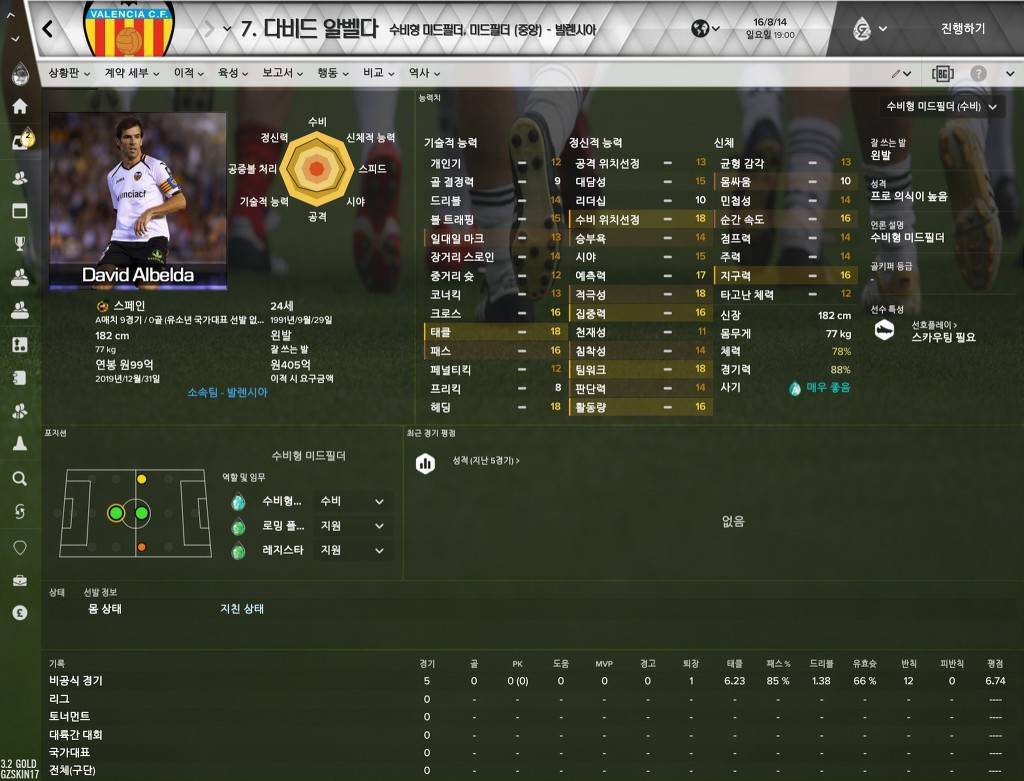Screen dimensions: 1024x781
Task: Open the 이적 transfer menu
Action: 188,73
